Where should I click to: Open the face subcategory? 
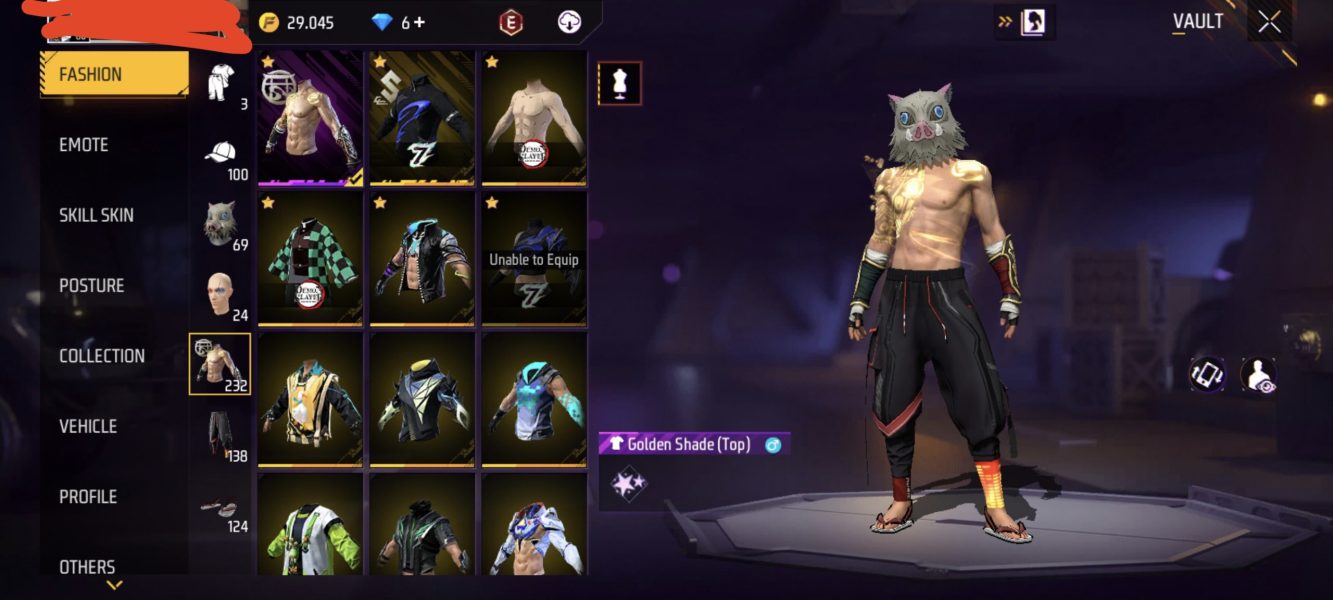220,294
